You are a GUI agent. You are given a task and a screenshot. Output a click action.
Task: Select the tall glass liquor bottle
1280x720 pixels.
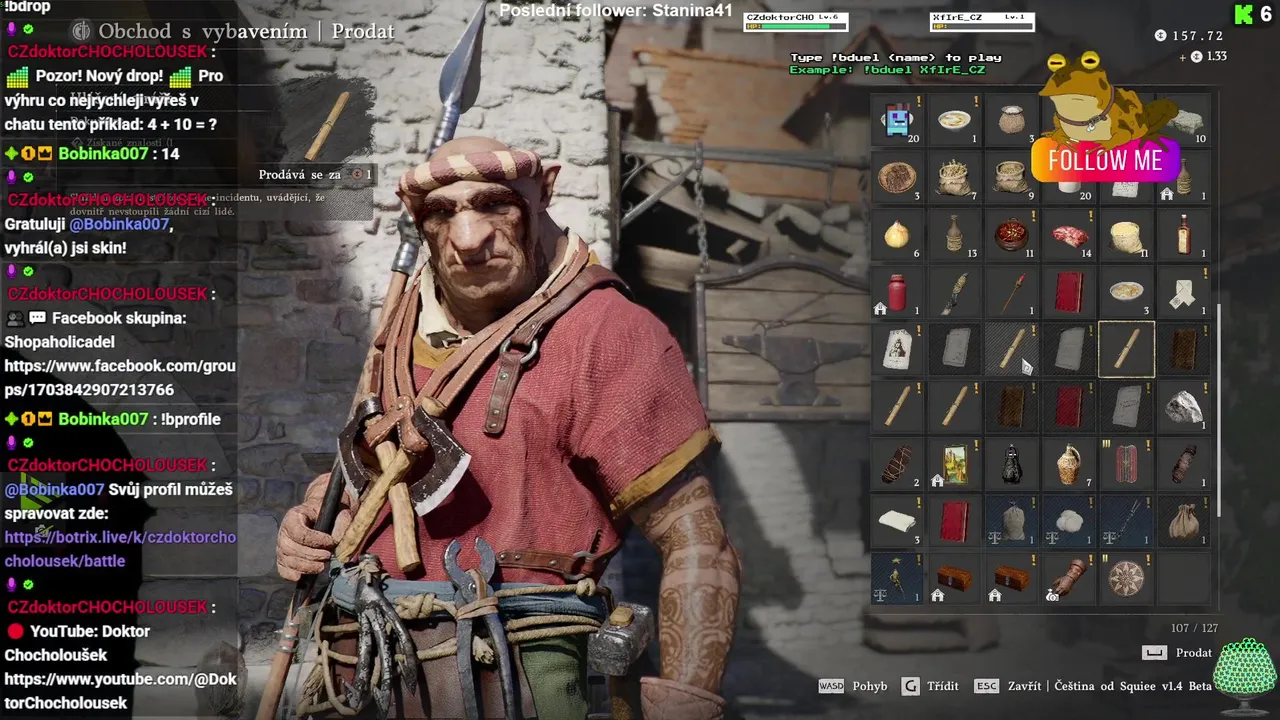pos(1184,235)
